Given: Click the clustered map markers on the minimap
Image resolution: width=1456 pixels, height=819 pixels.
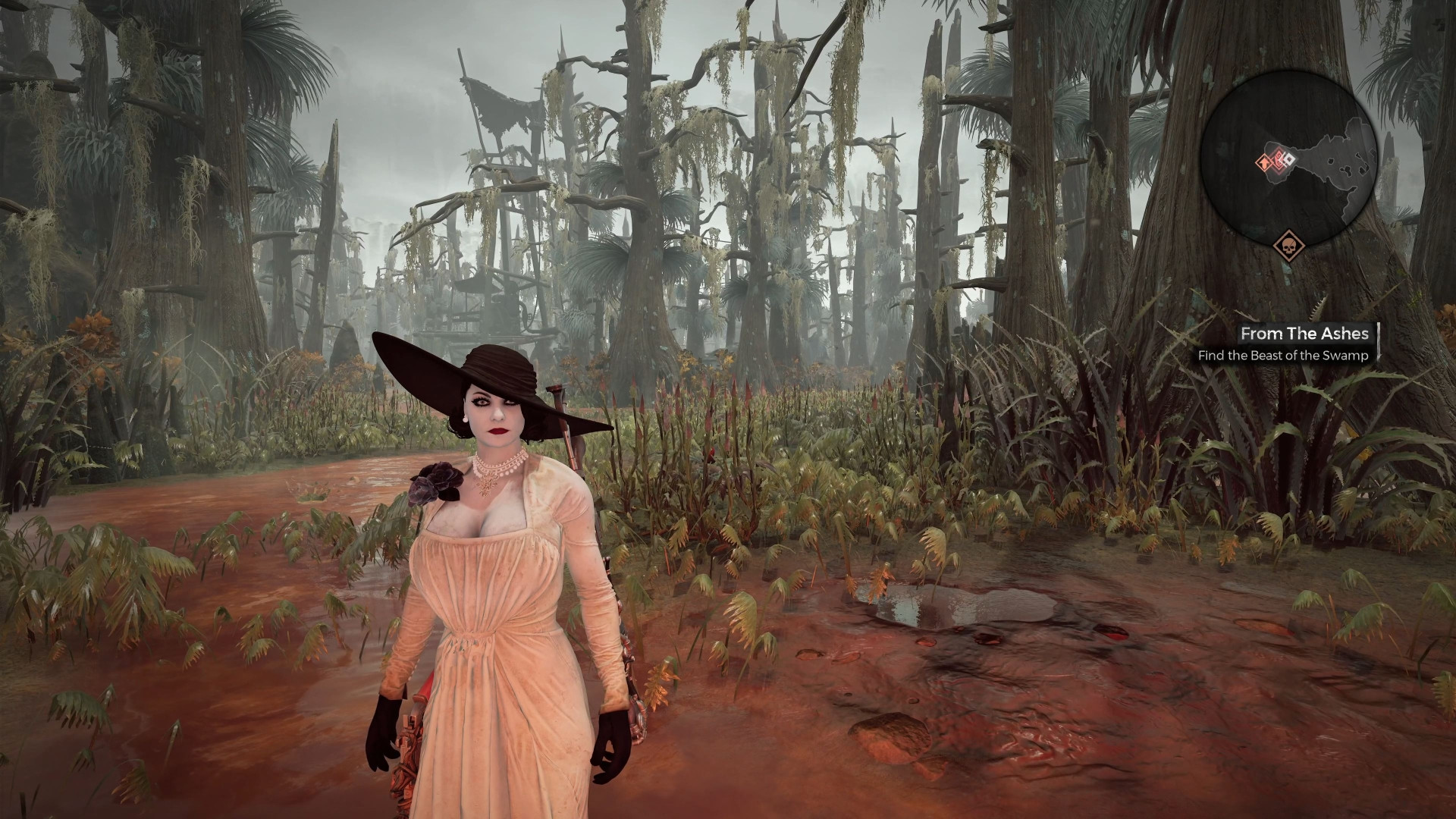Looking at the screenshot, I should click(1279, 160).
